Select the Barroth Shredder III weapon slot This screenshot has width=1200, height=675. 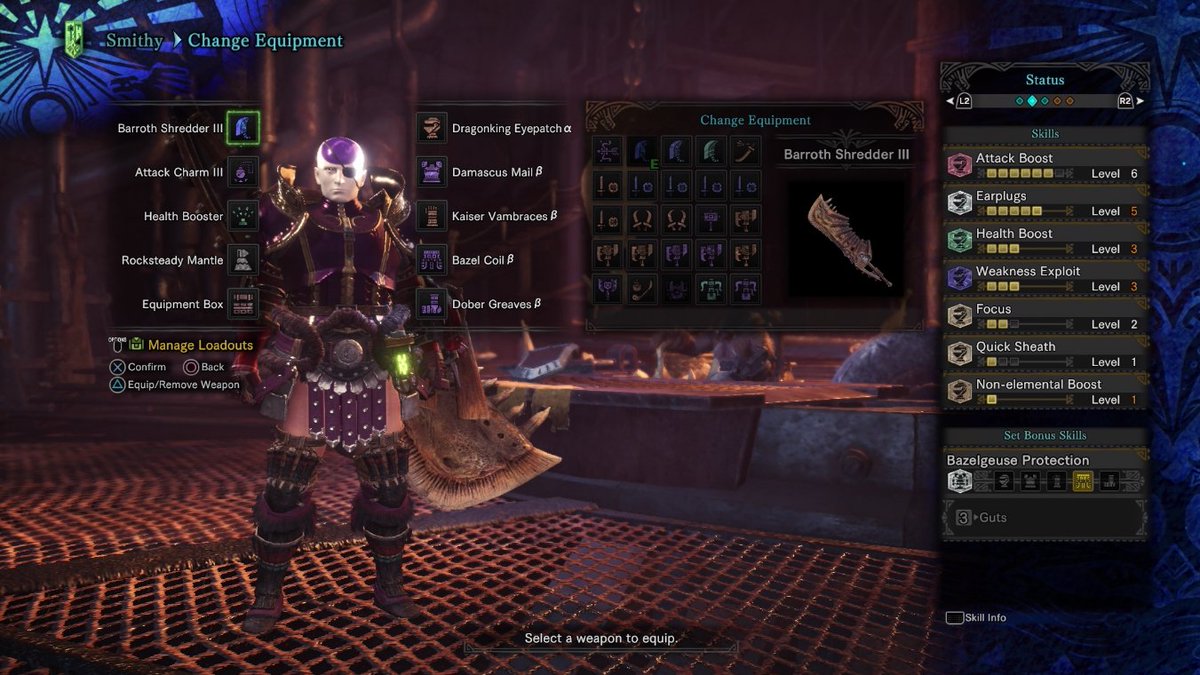point(242,128)
